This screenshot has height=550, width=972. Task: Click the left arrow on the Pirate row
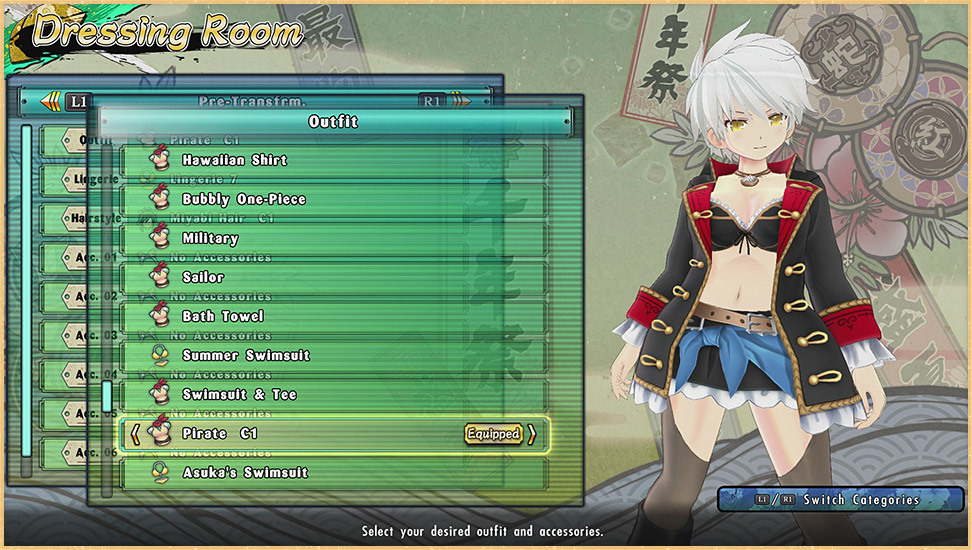pos(135,434)
